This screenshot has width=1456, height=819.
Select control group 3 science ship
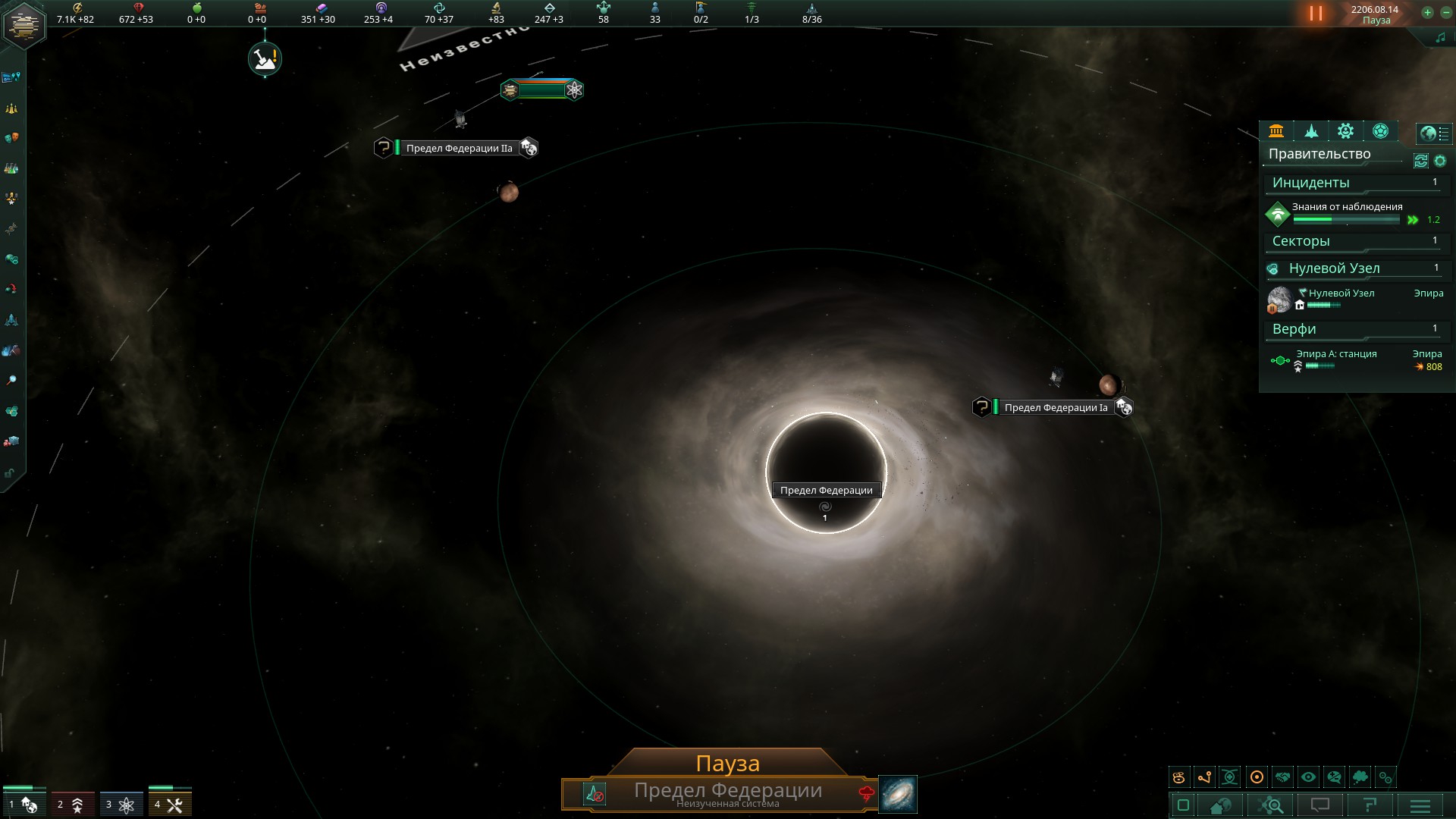coord(121,805)
